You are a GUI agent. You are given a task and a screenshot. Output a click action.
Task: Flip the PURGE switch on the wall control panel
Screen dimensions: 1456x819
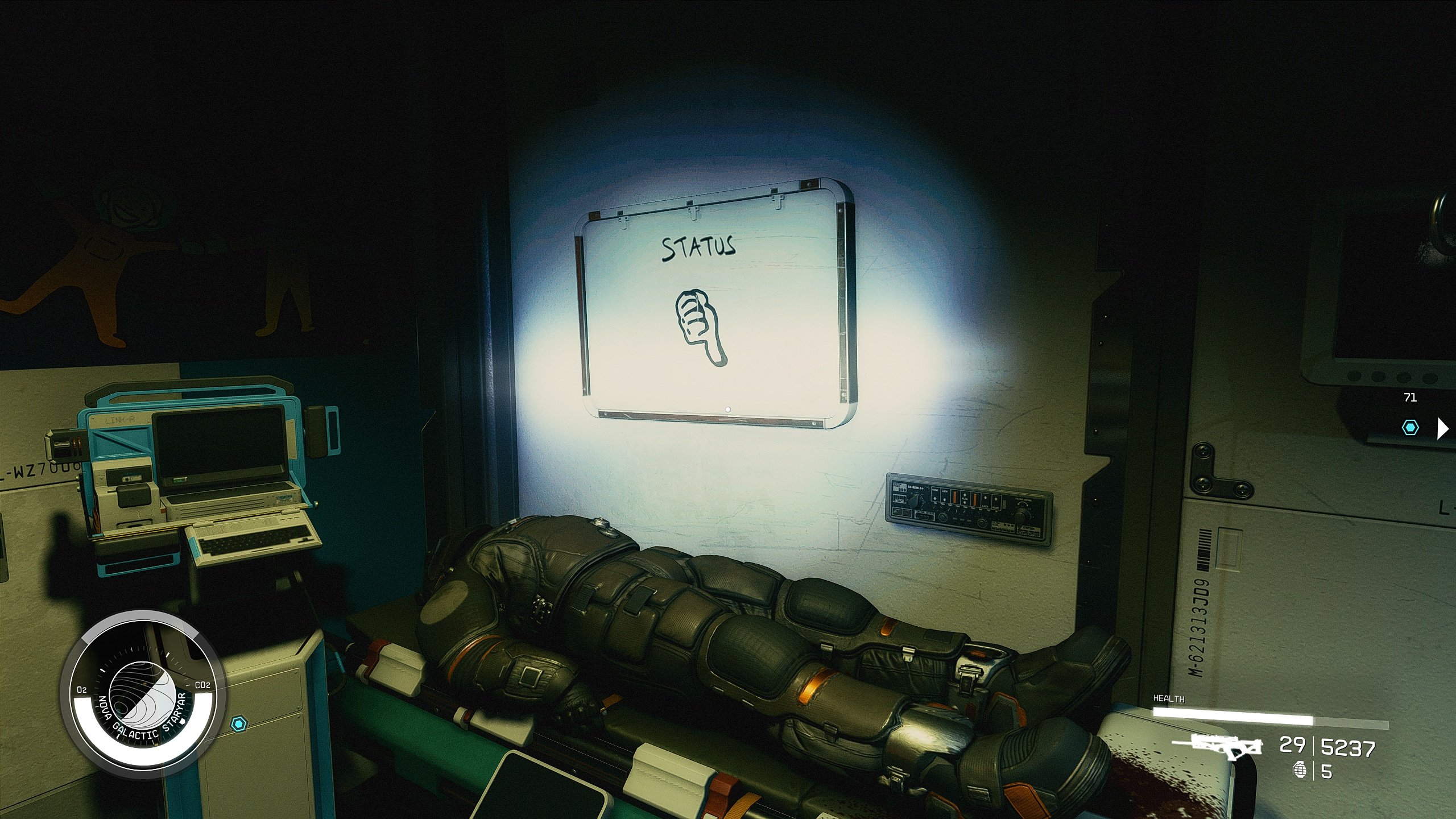click(935, 498)
